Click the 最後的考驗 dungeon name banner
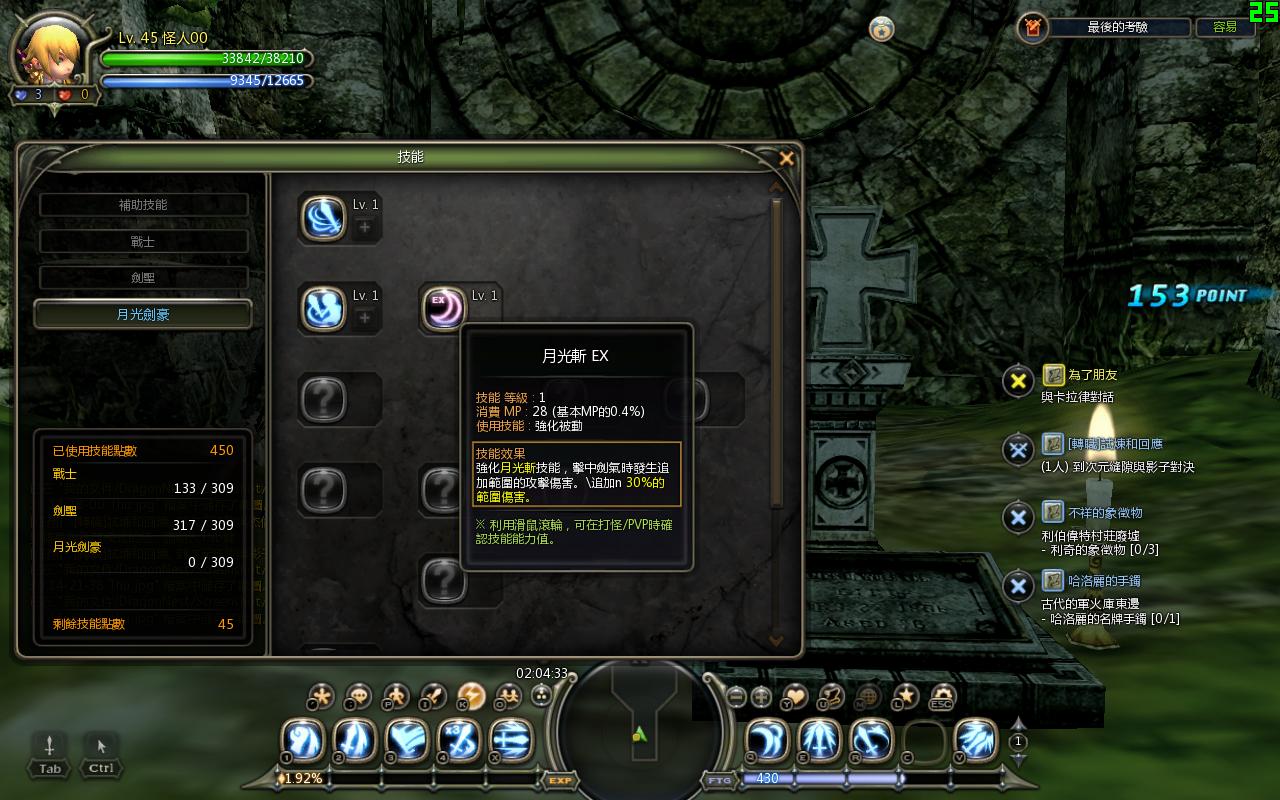1280x800 pixels. point(1119,28)
